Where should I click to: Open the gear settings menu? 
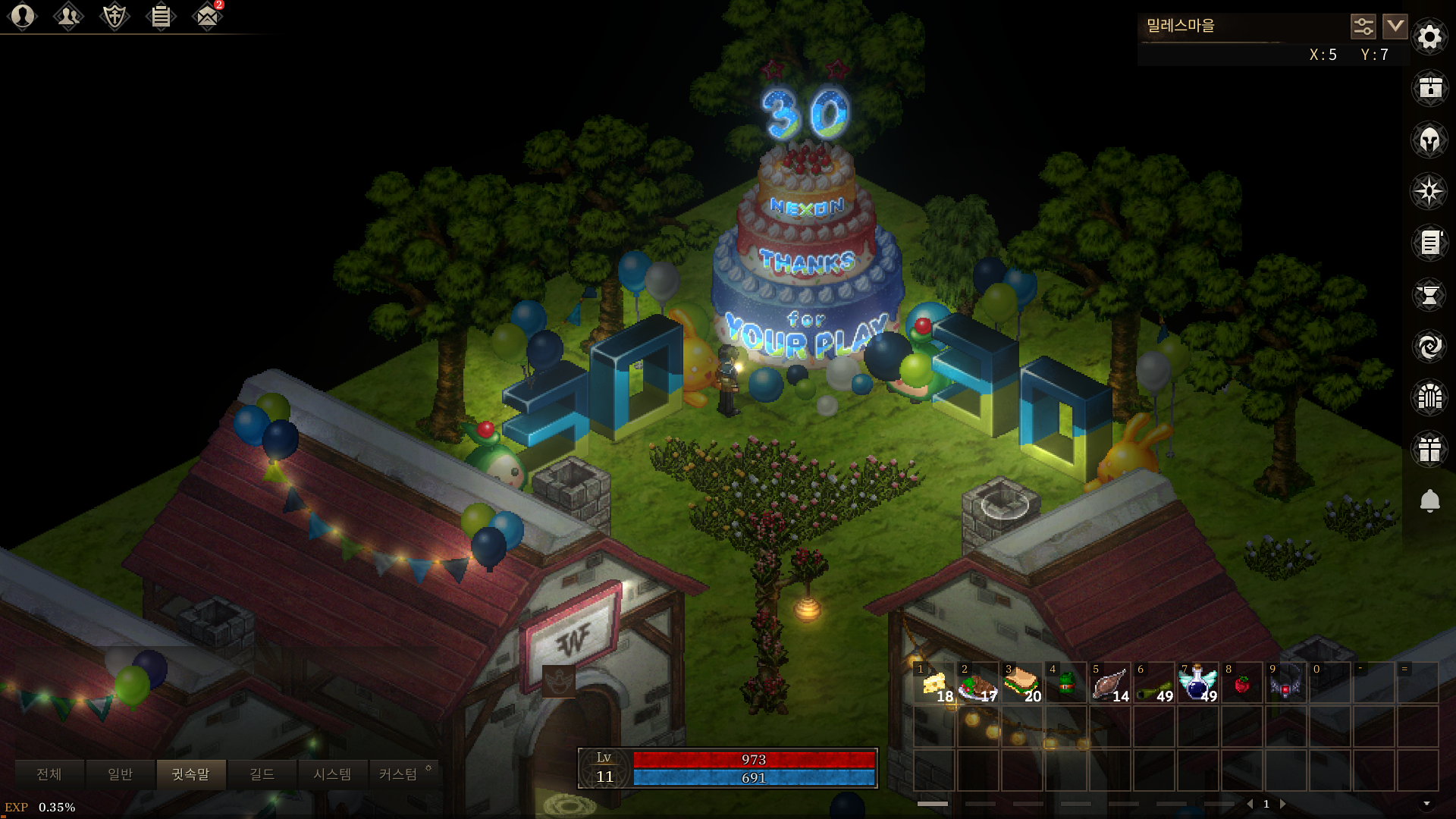(x=1429, y=36)
